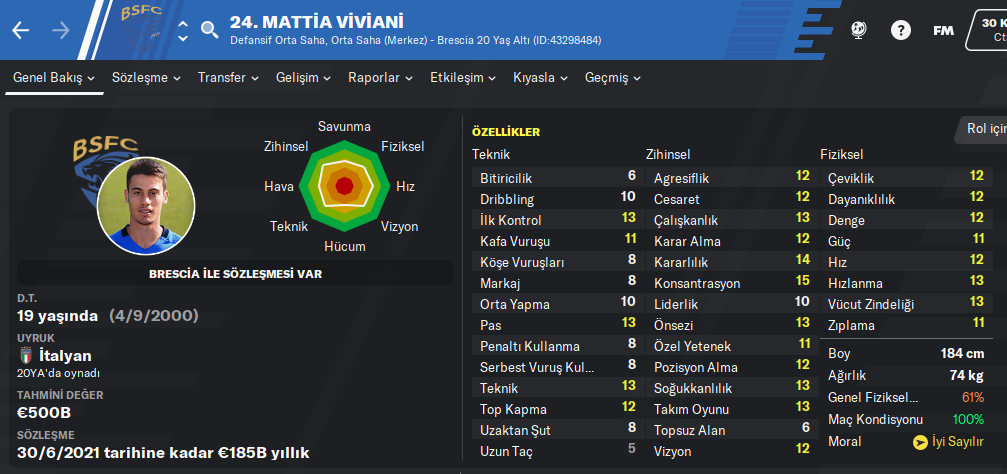Navigate forward with the right arrow
The image size is (1007, 474).
(61, 30)
